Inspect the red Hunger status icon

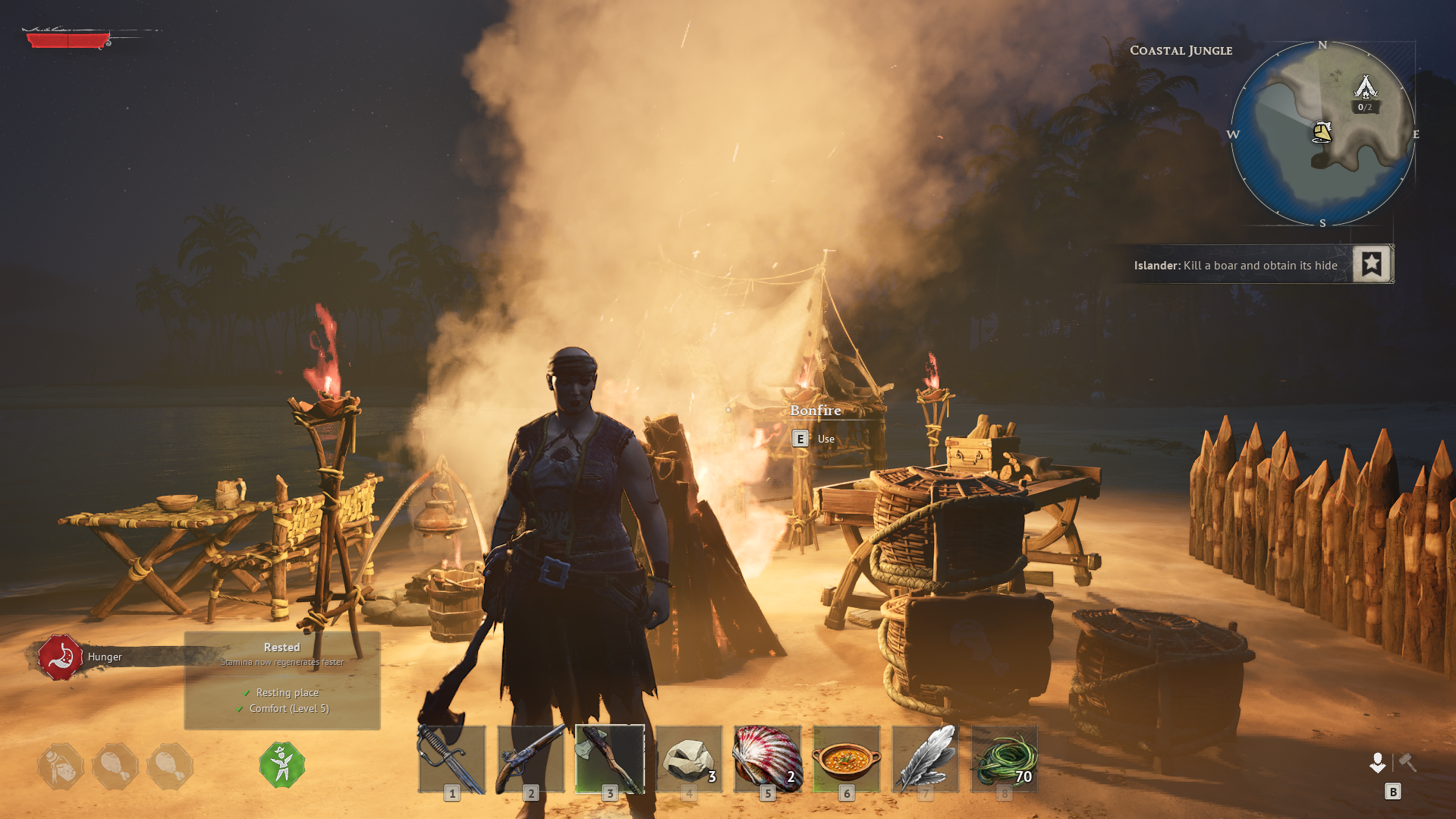pyautogui.click(x=60, y=657)
